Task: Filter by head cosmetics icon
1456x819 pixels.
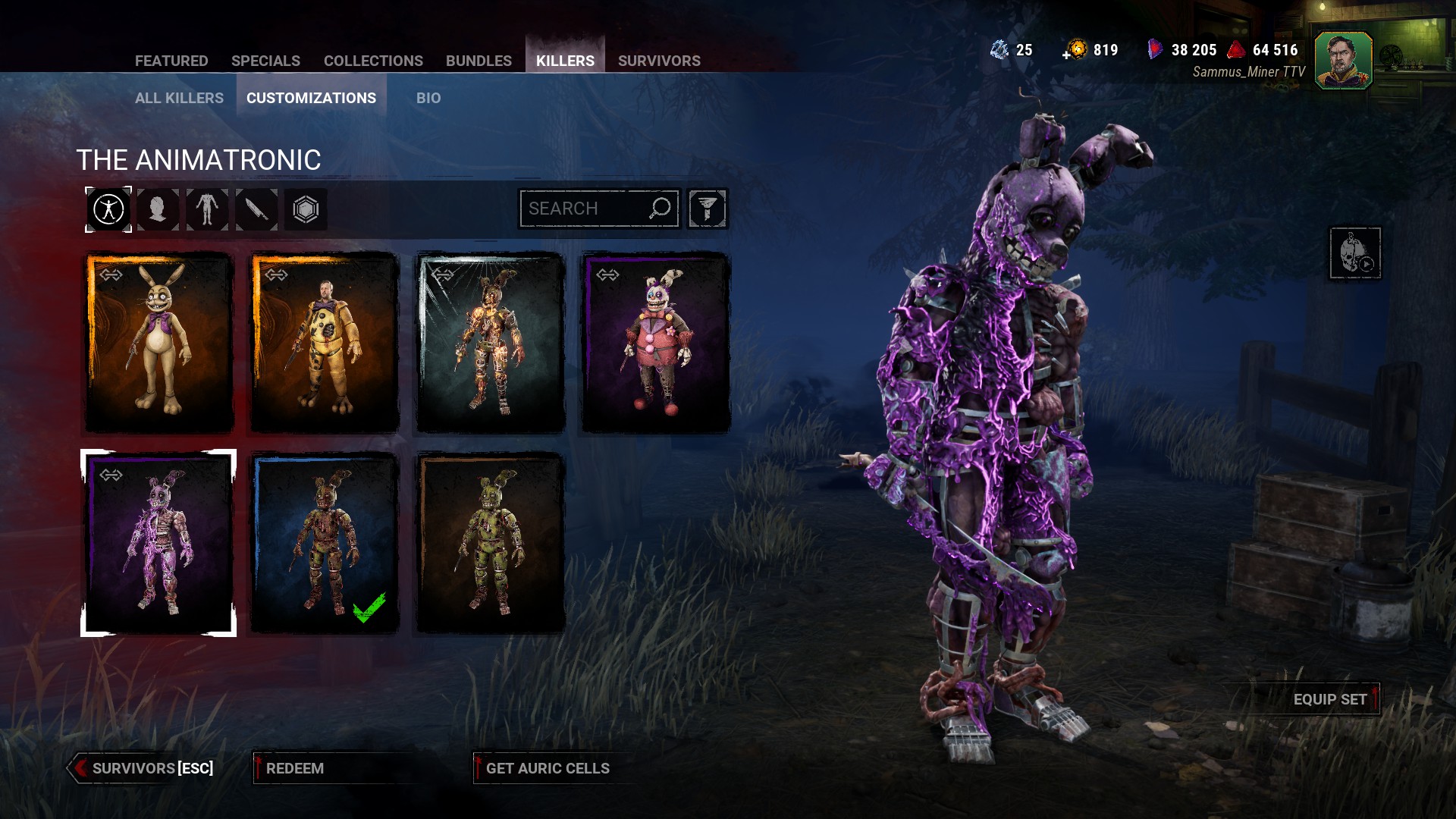Action: point(158,209)
